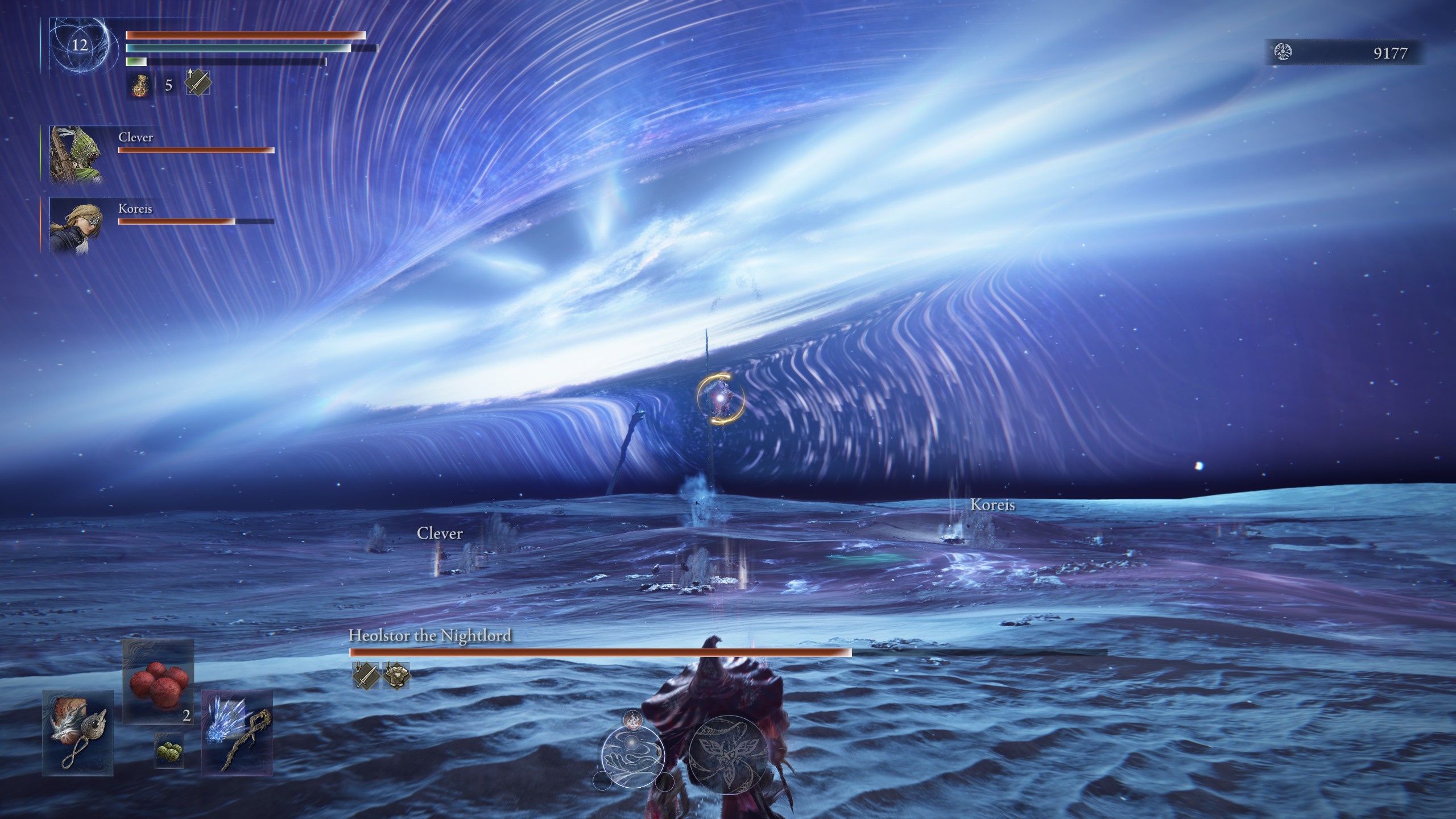Screen dimensions: 1456x819
Task: Click the Heolstor the Nightlord boss name
Action: coord(430,638)
